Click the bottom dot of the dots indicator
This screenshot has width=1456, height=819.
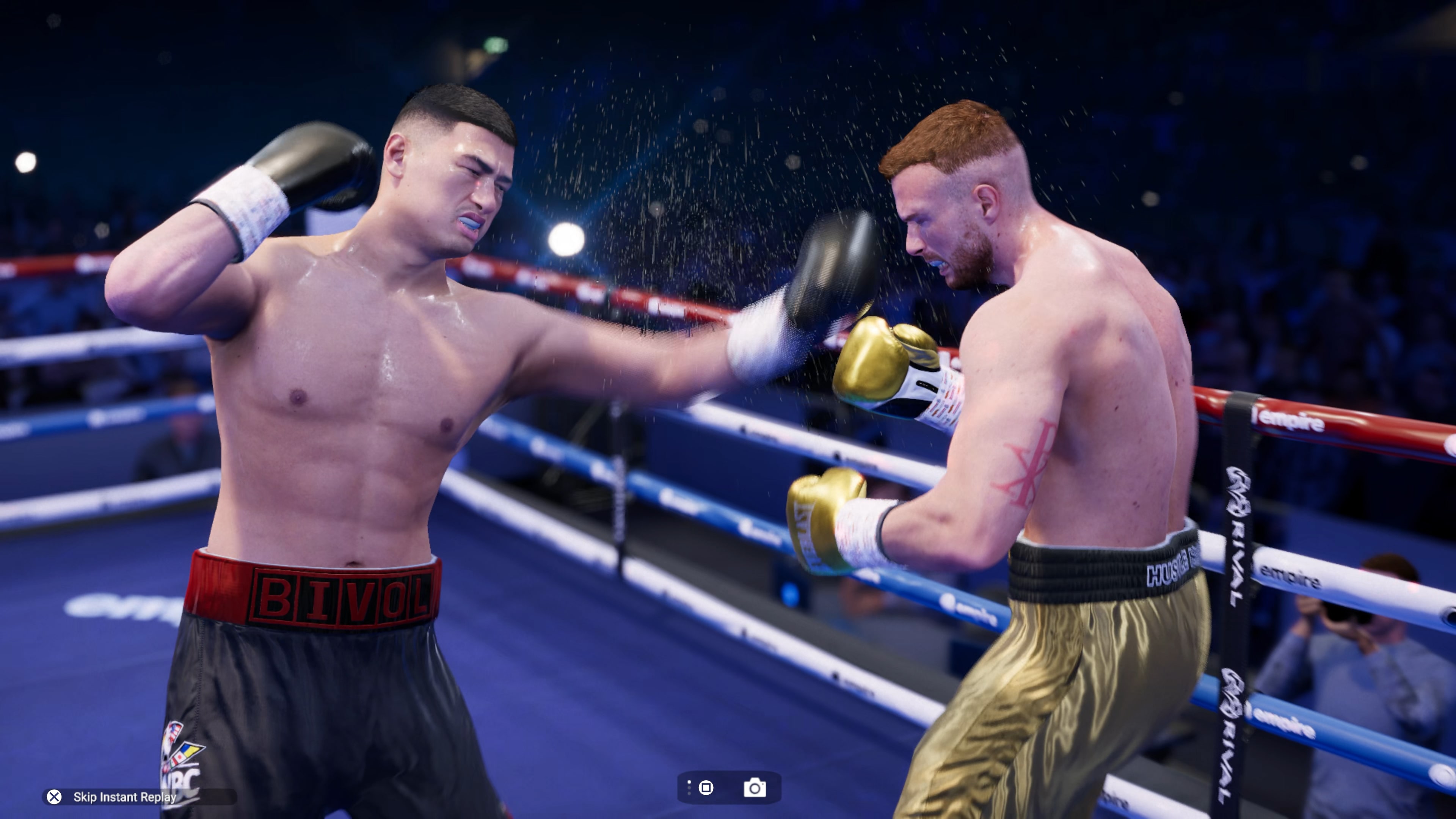tap(690, 794)
